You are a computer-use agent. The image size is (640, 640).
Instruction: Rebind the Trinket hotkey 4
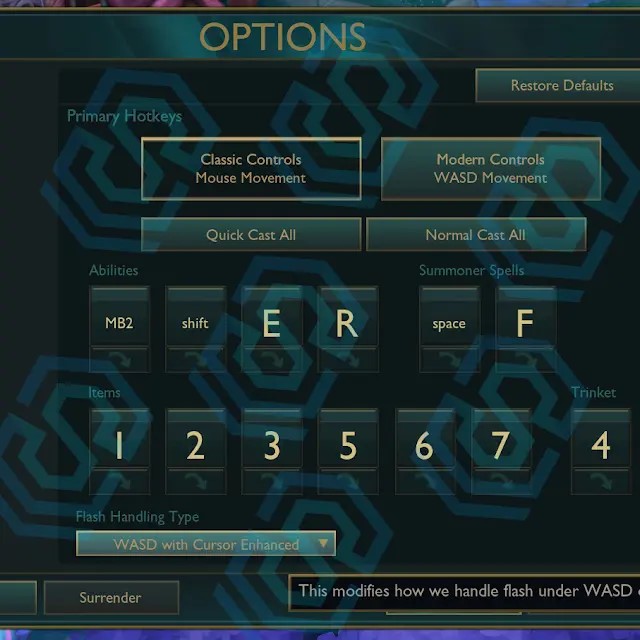[600, 445]
